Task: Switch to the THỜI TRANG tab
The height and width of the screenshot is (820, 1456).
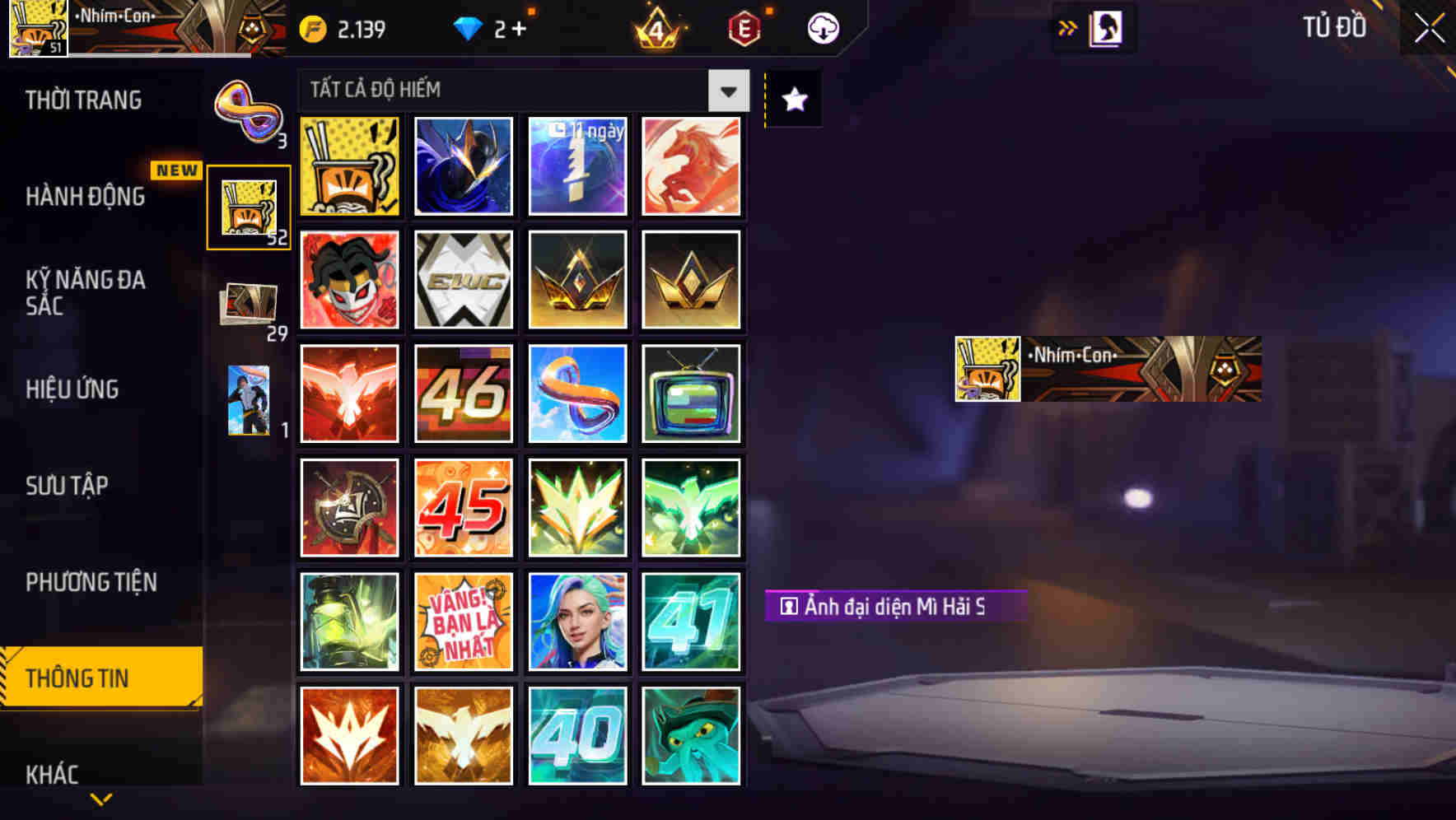Action: pyautogui.click(x=82, y=100)
